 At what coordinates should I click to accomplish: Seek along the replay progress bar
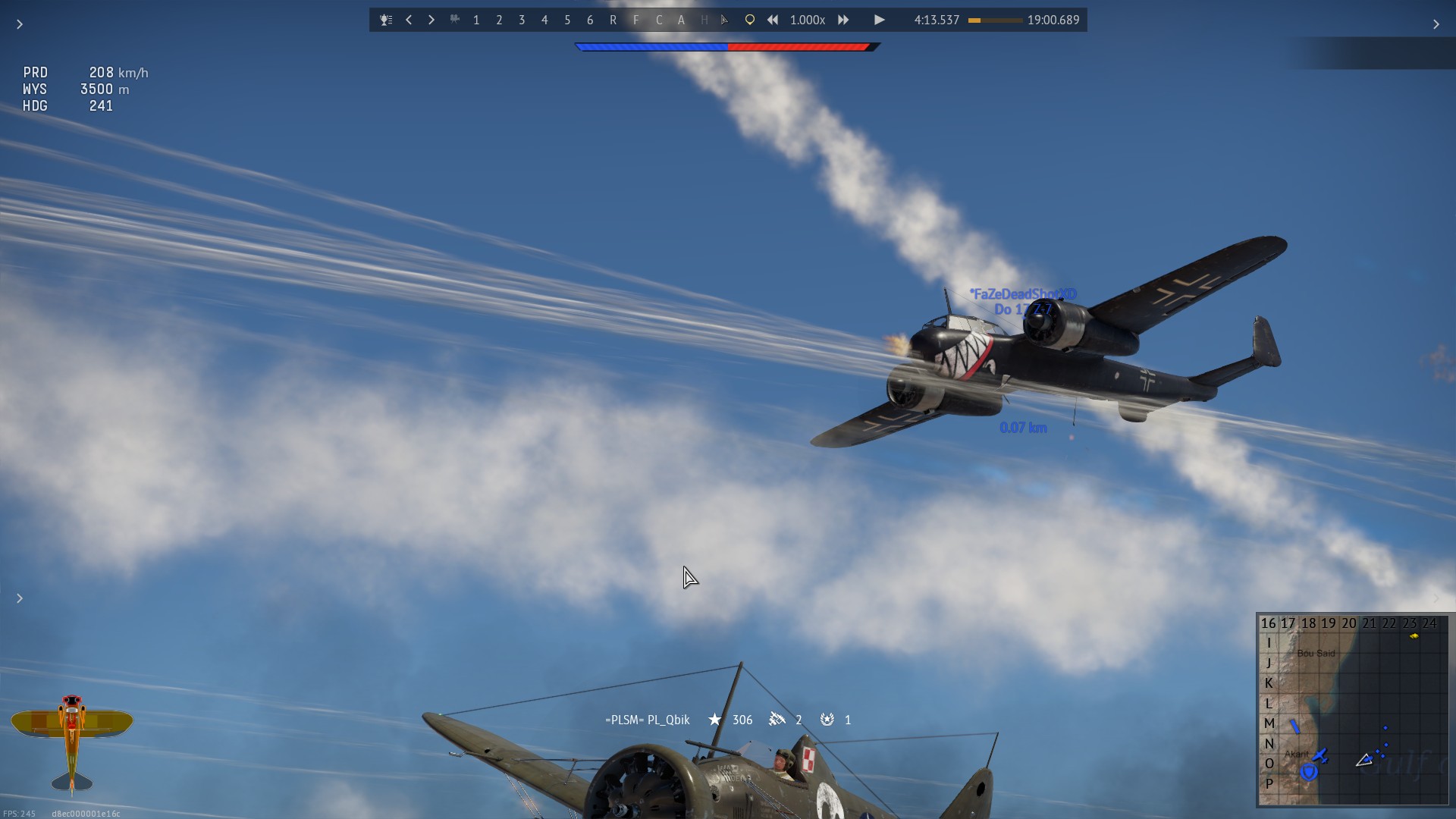(995, 20)
